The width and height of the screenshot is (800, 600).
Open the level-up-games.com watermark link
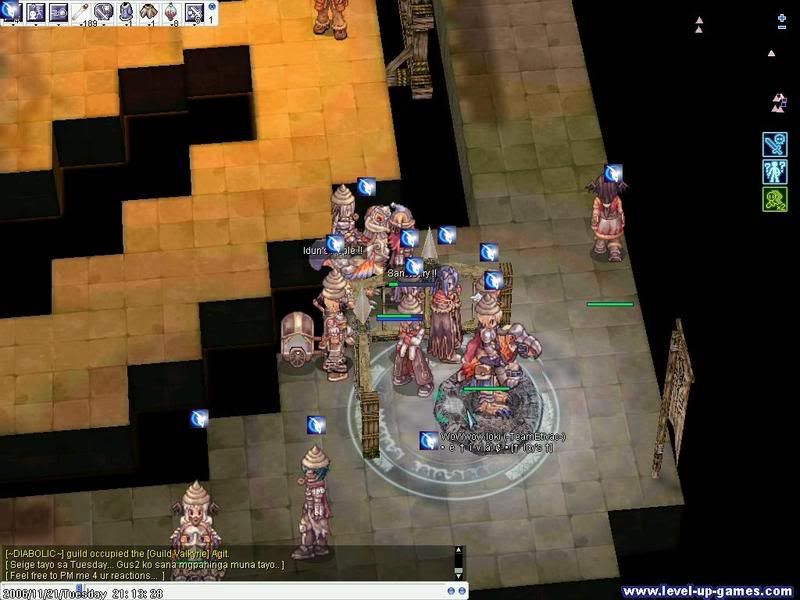coord(707,590)
